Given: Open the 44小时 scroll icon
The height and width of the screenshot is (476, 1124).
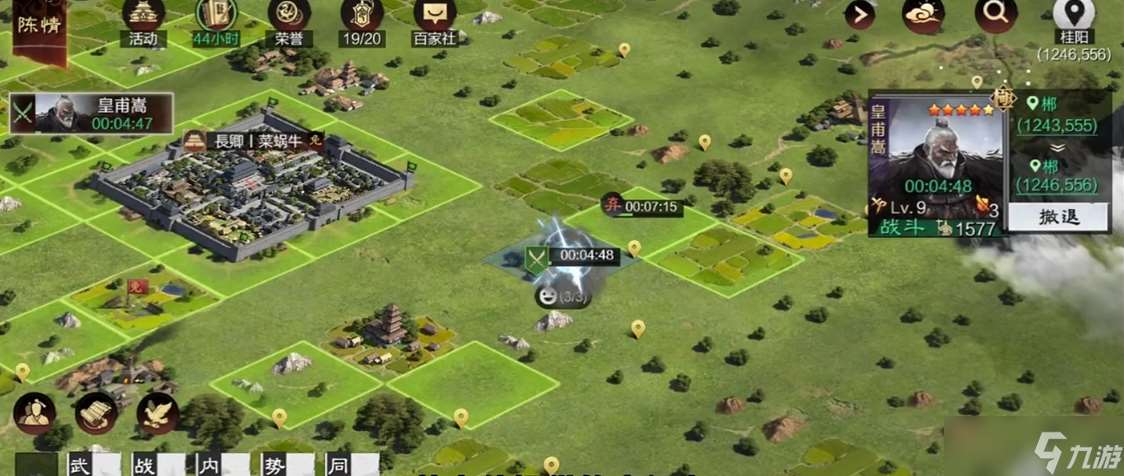Looking at the screenshot, I should [x=216, y=19].
